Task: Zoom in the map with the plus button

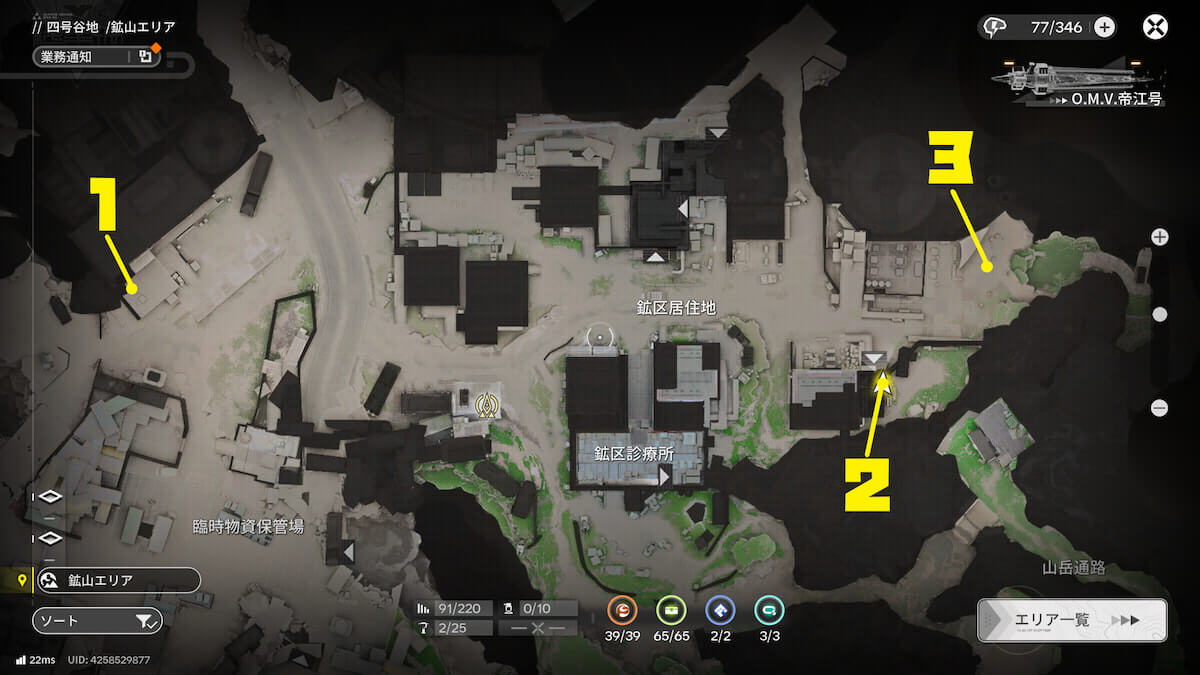Action: pos(1160,237)
